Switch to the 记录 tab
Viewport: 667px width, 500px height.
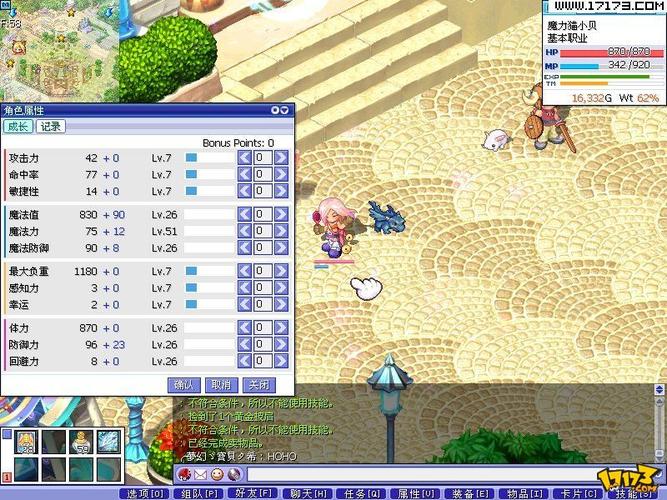pyautogui.click(x=50, y=126)
